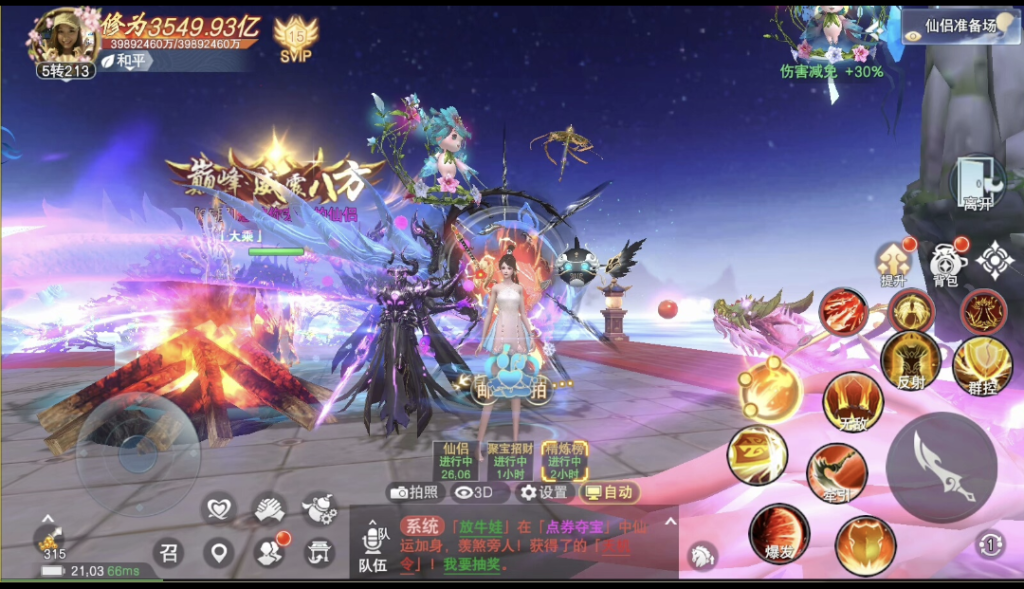Open the 提升 upgrade menu

tap(892, 264)
